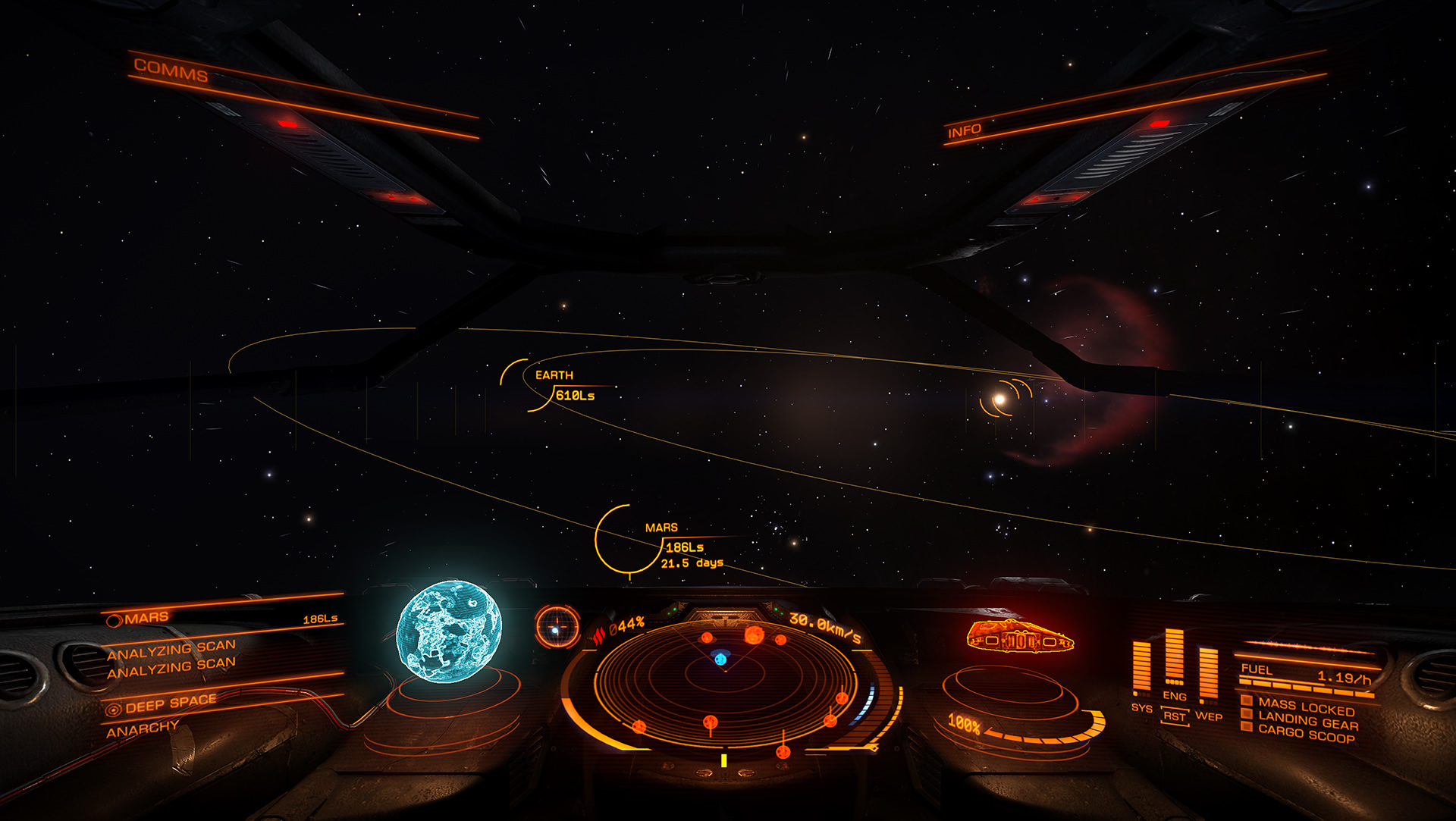Click the navigation compass
Screen dimensions: 1456x821
click(557, 626)
